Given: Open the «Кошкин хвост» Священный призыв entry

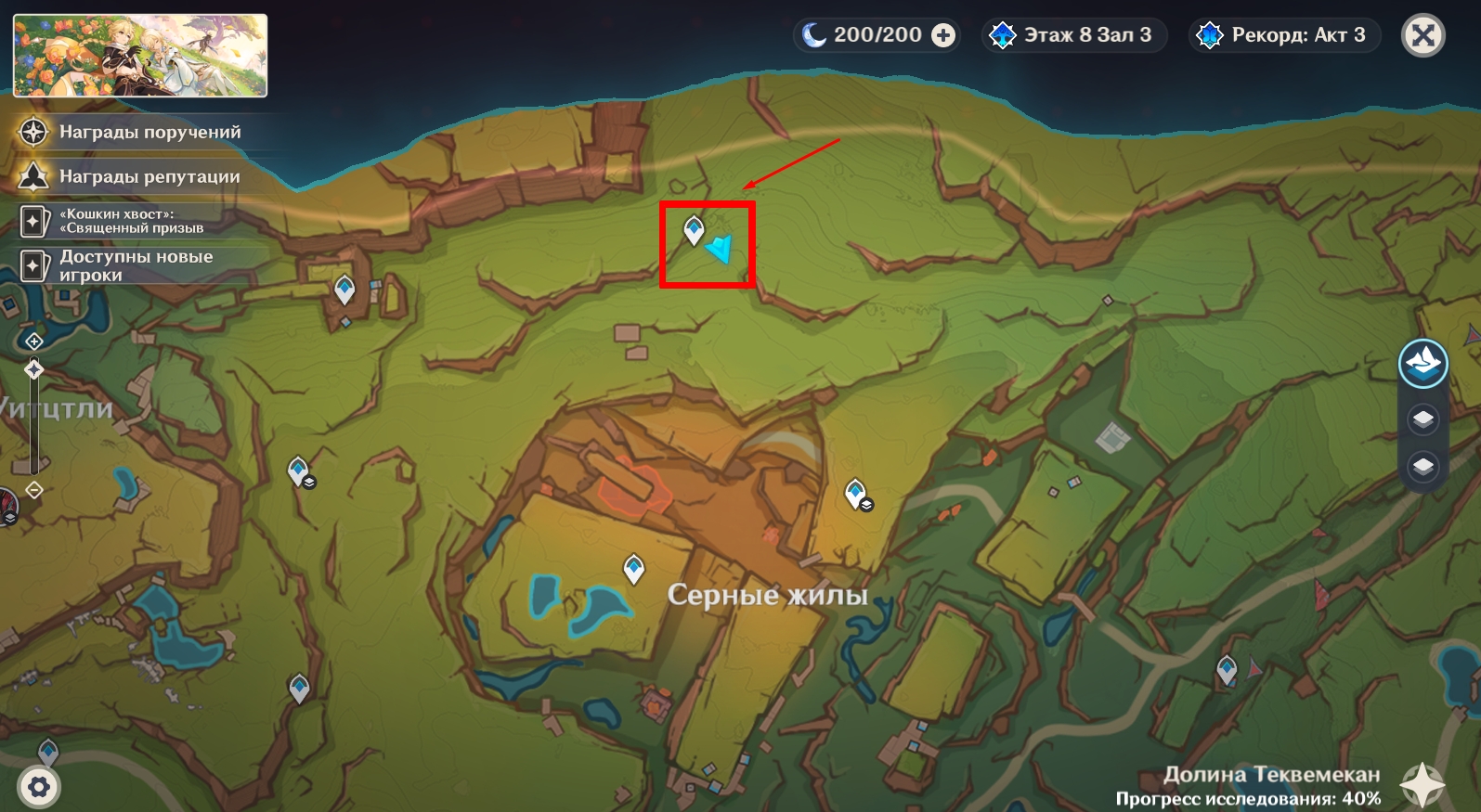Looking at the screenshot, I should (x=130, y=221).
